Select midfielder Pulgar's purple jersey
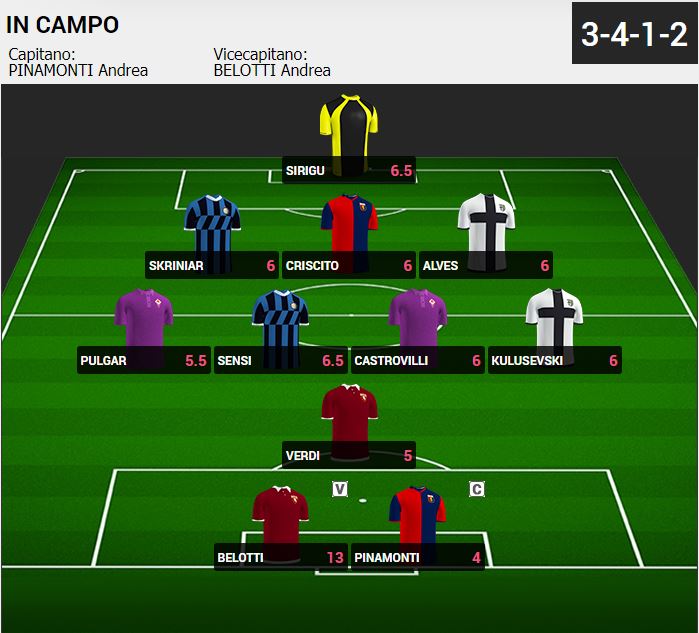Screen dimensions: 699x633 coord(144,322)
